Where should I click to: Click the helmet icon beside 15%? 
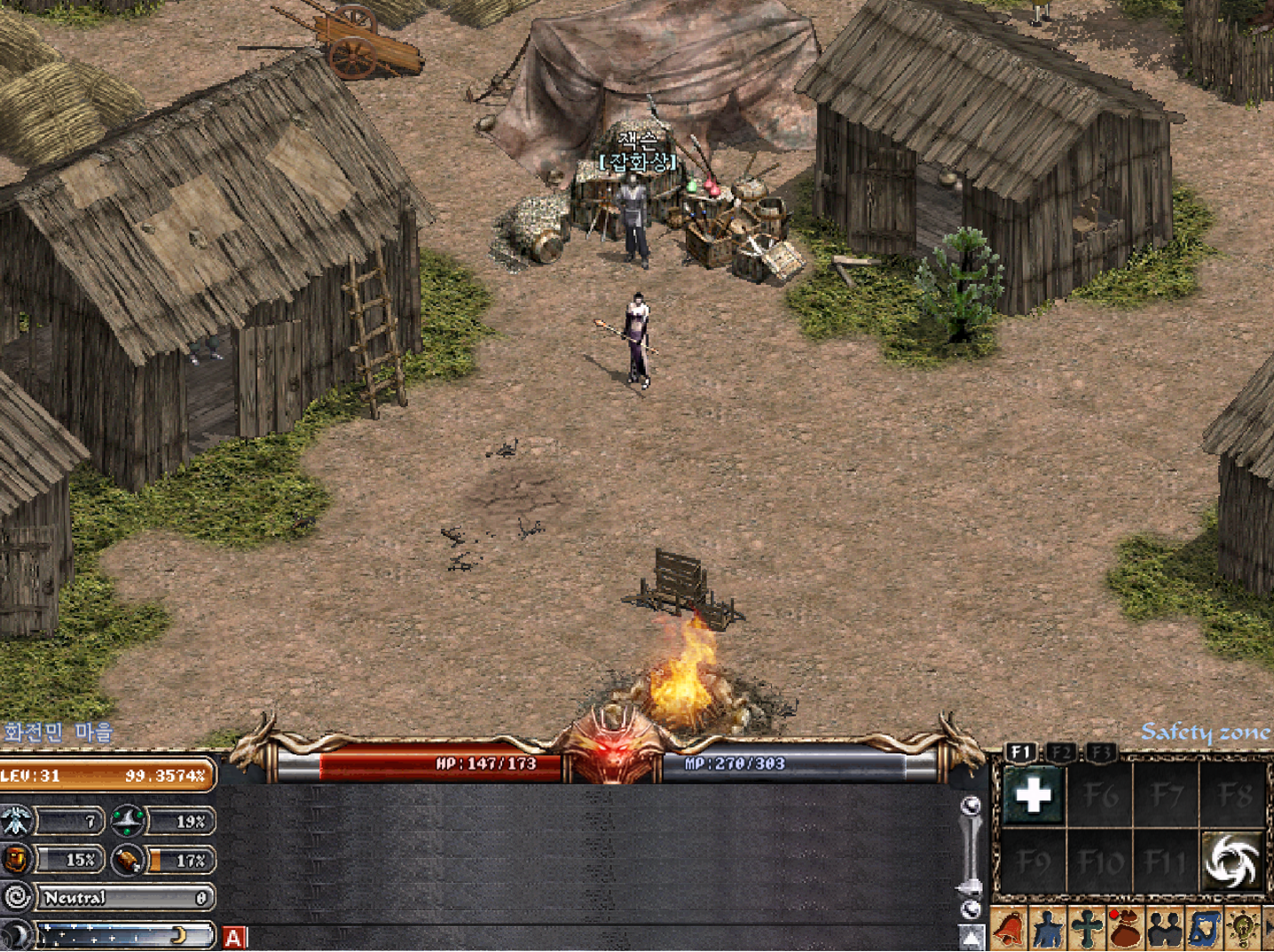(x=16, y=859)
